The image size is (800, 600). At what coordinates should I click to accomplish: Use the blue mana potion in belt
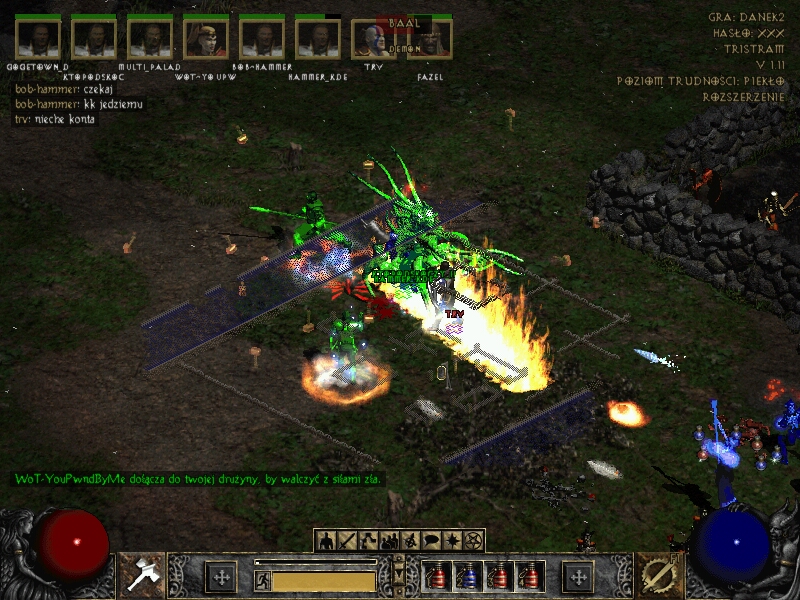468,576
